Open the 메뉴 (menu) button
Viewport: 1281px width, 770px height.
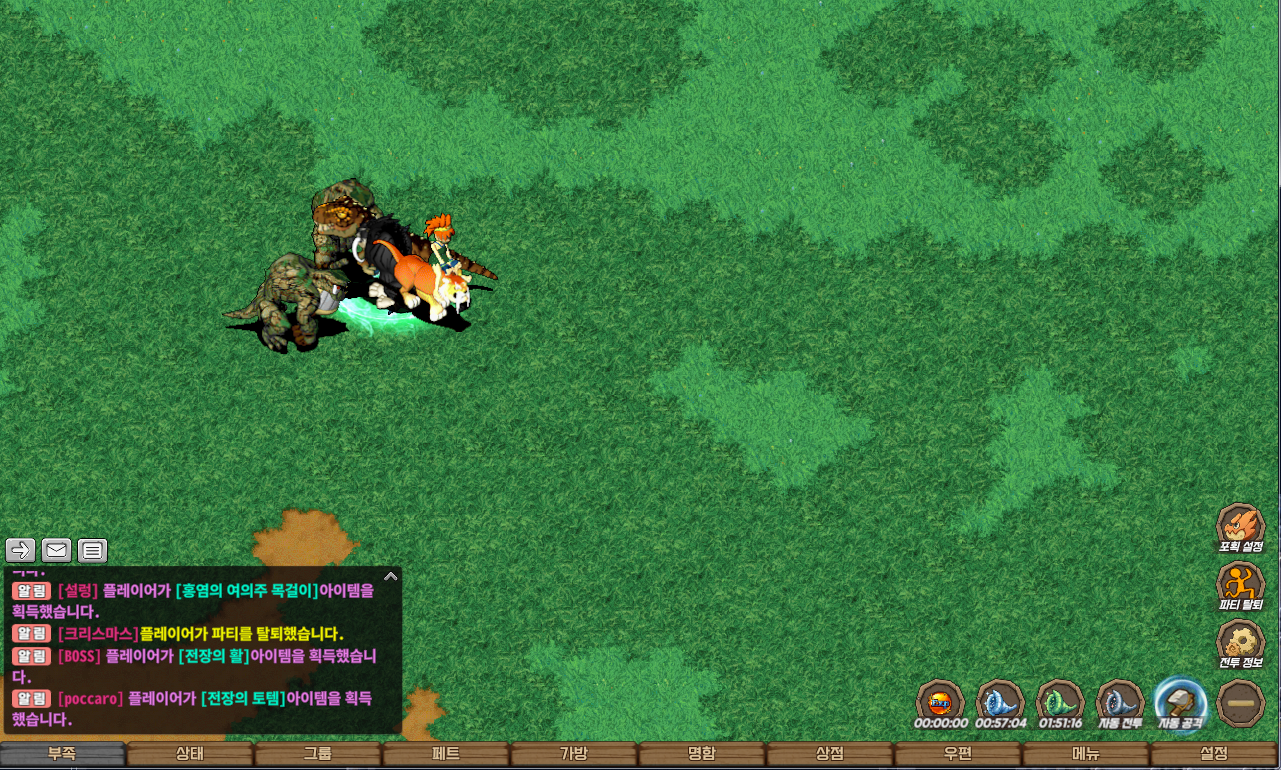[1086, 754]
